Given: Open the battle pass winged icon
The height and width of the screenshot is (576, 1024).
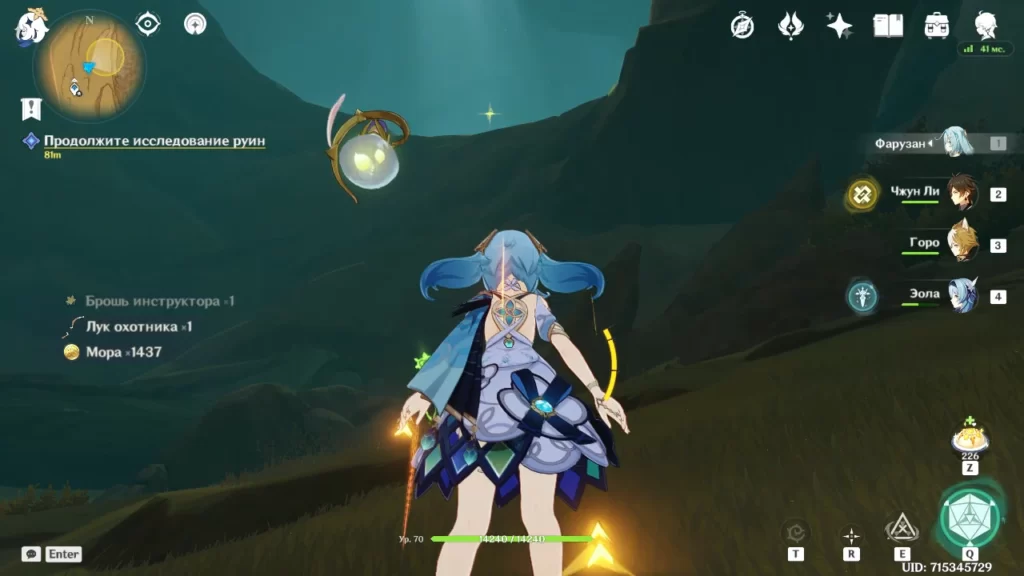Looking at the screenshot, I should [x=791, y=25].
